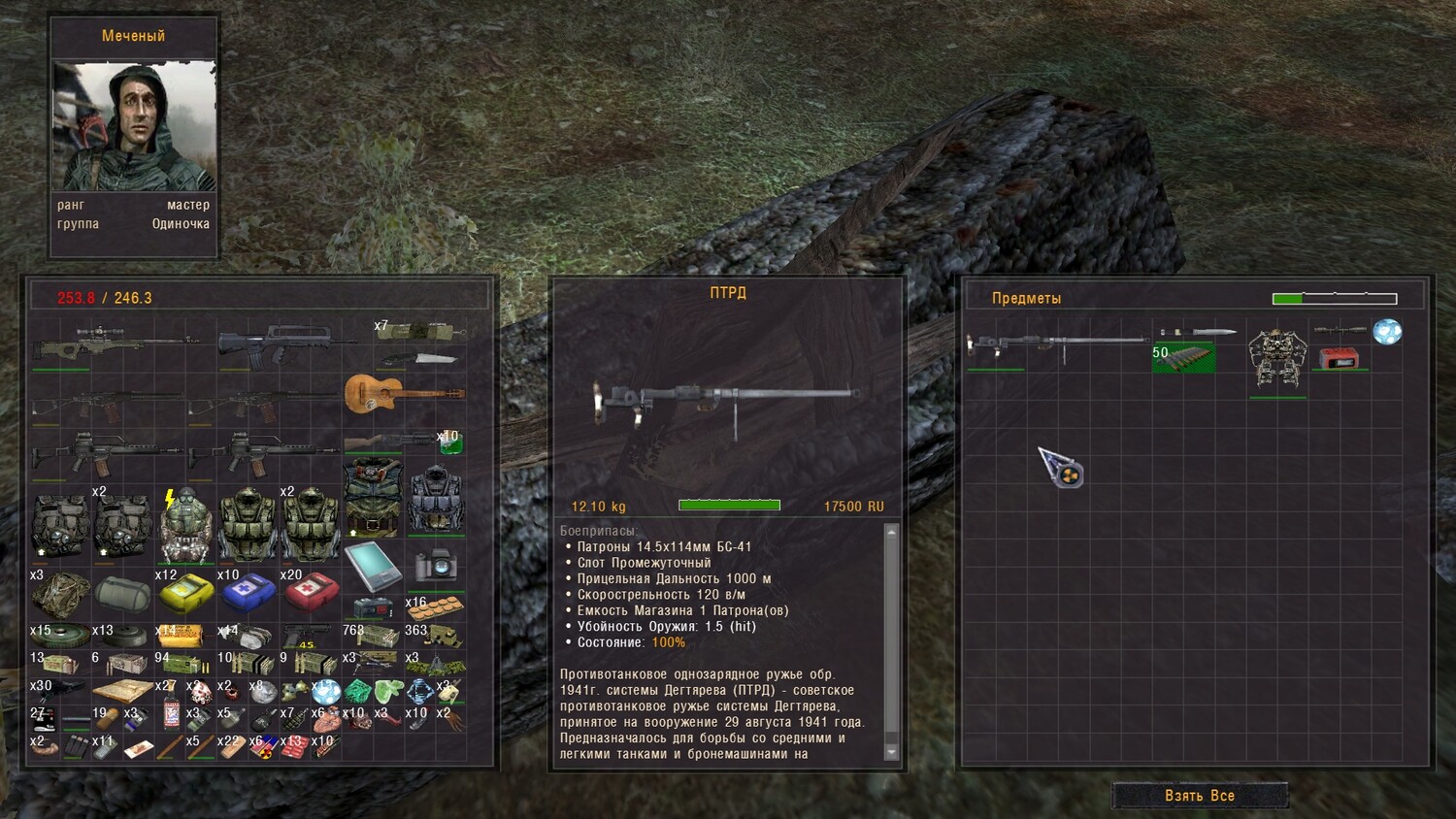Choose the rifle scope in the loot panel
Viewport: 1456px width, 819px height.
click(x=1340, y=331)
